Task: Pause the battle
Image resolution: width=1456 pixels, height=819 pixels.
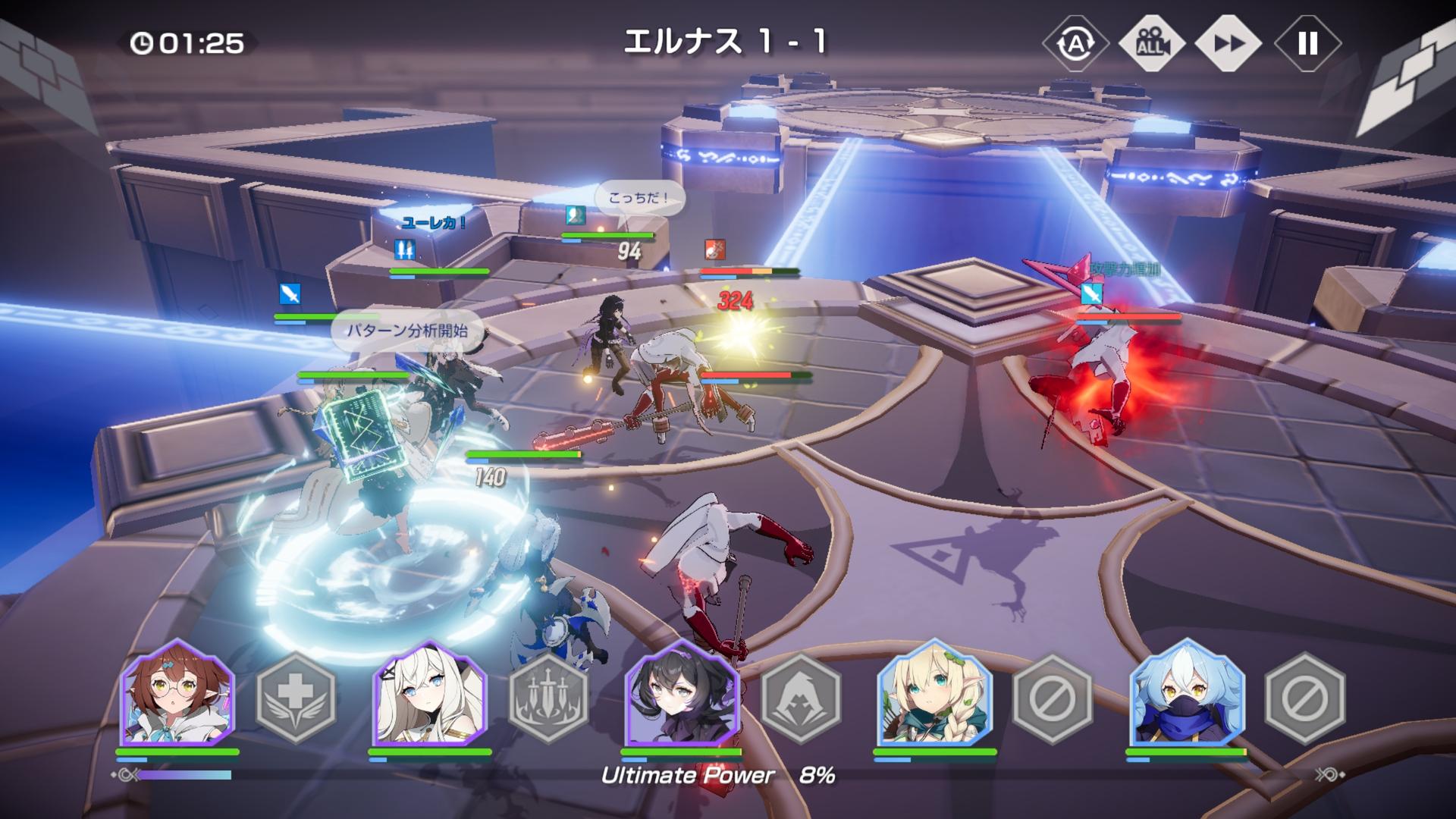Action: pos(1307,44)
